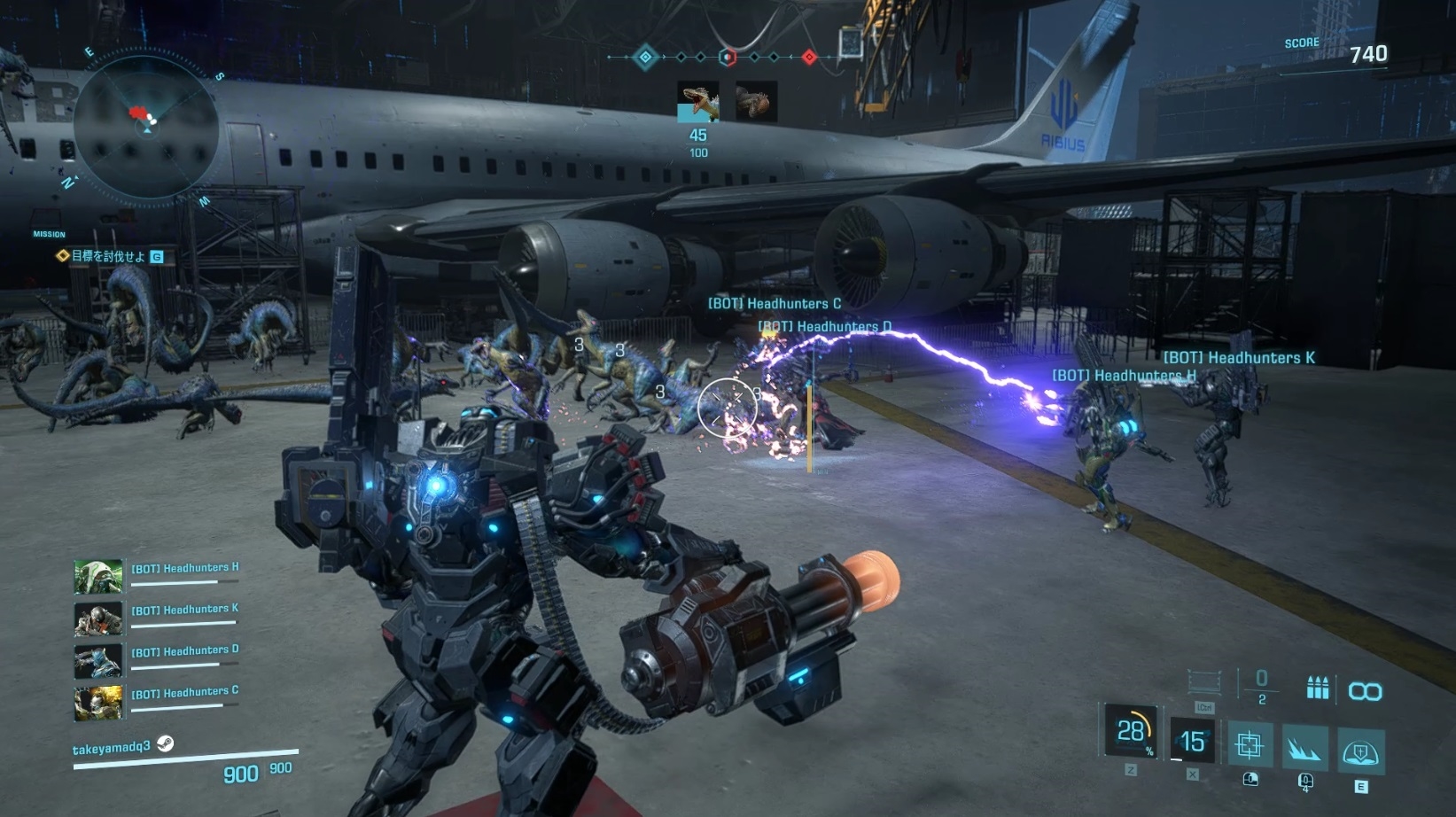This screenshot has height=817, width=1456.
Task: Click the blue team diamond on progress track
Action: click(x=646, y=58)
